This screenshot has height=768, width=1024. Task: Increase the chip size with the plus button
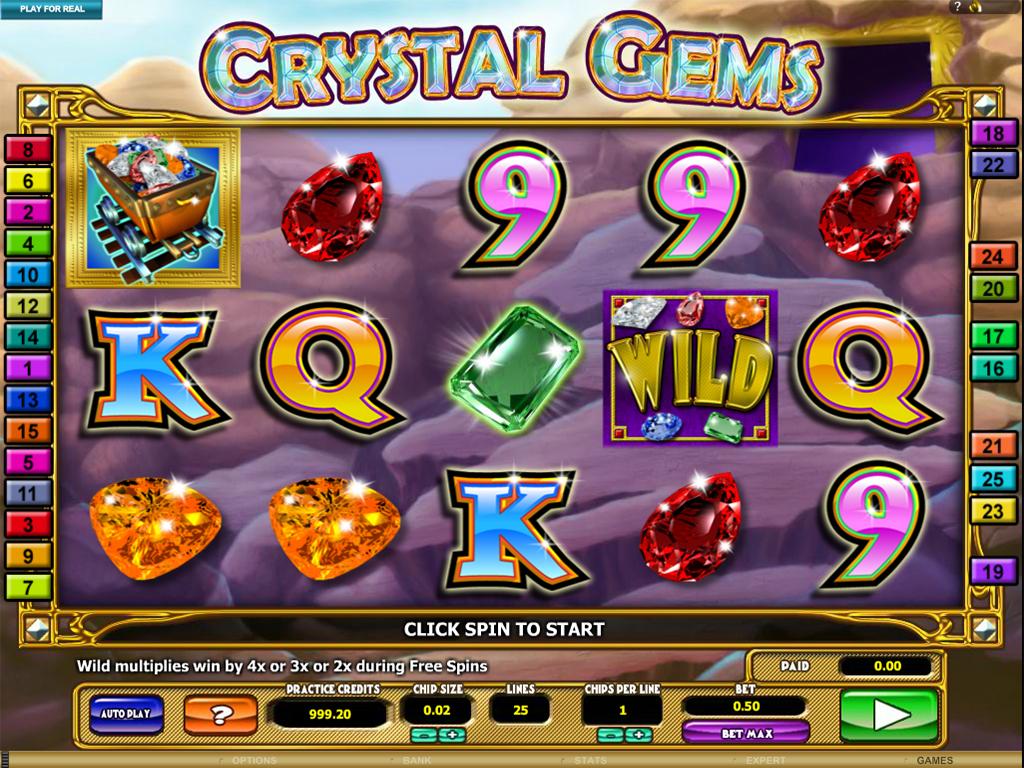click(x=450, y=735)
